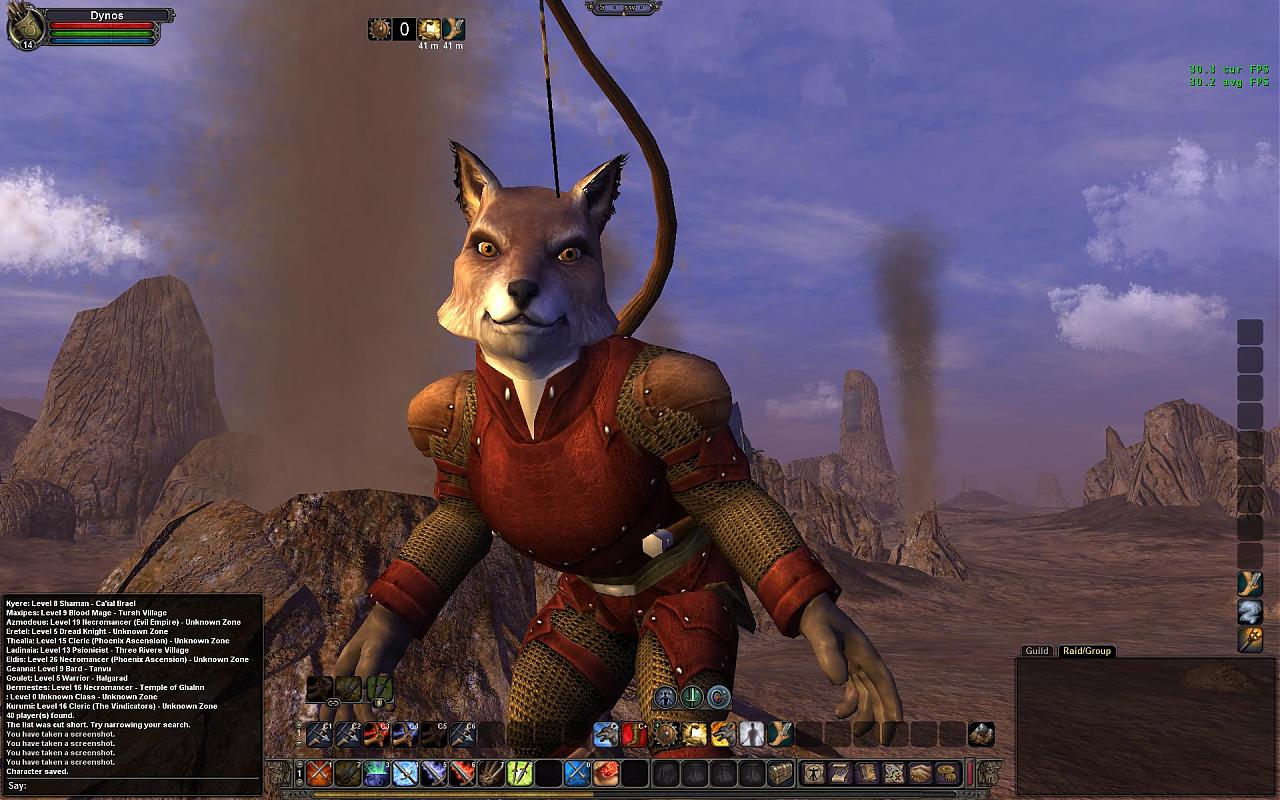Toggle the round blue figure stance button

666,697
